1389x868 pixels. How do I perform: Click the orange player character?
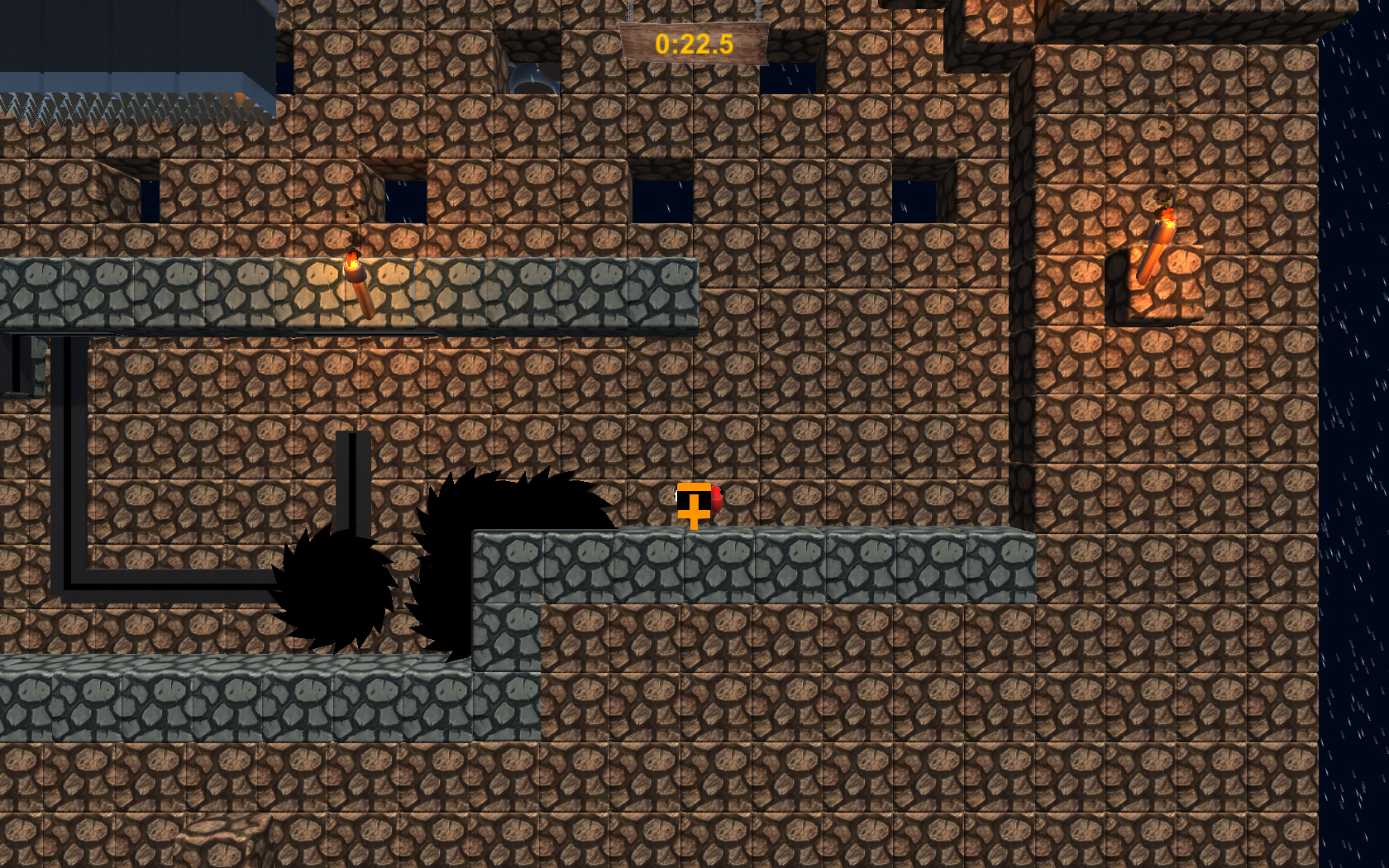point(693,506)
